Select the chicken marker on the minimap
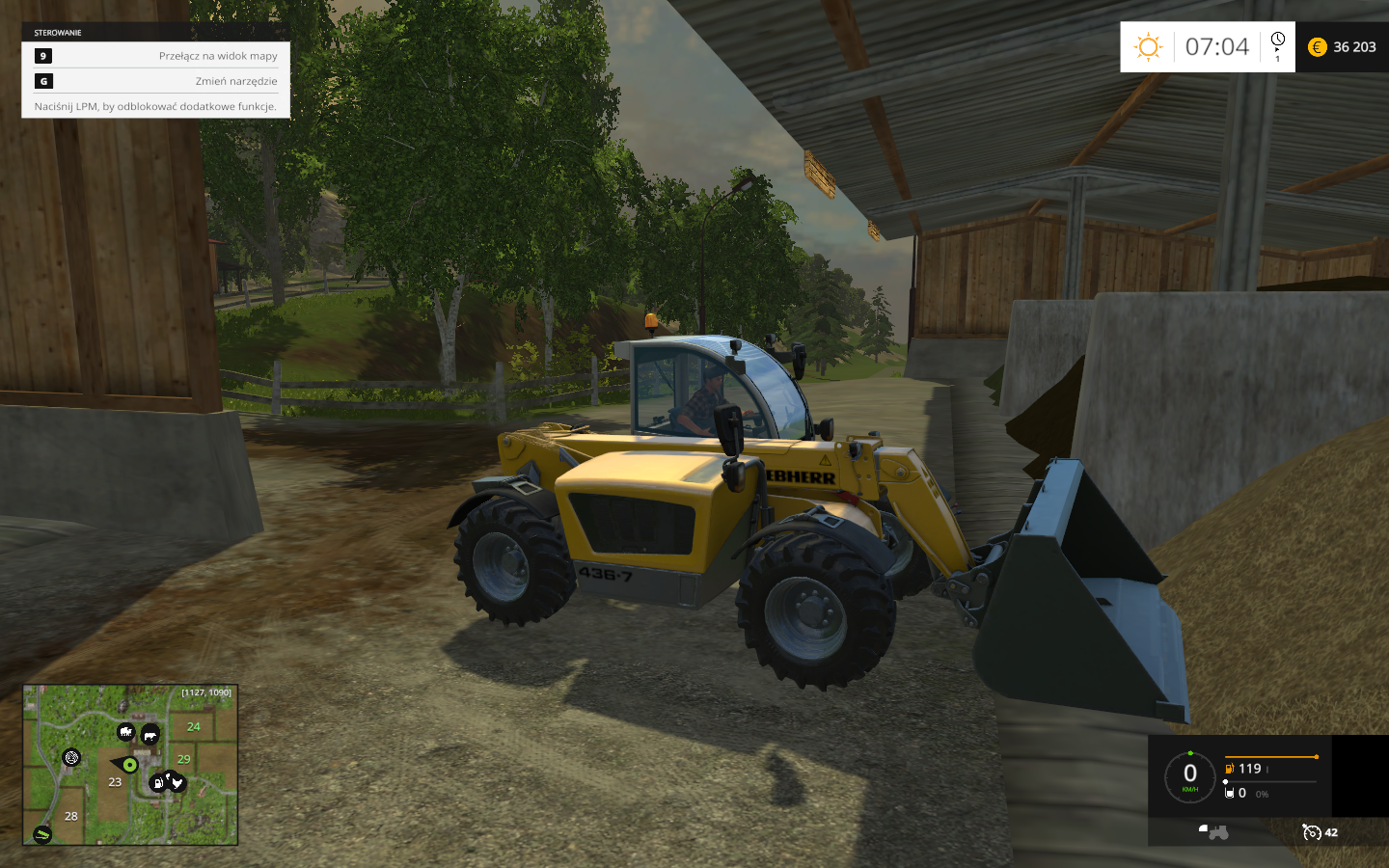The height and width of the screenshot is (868, 1389). 176,781
